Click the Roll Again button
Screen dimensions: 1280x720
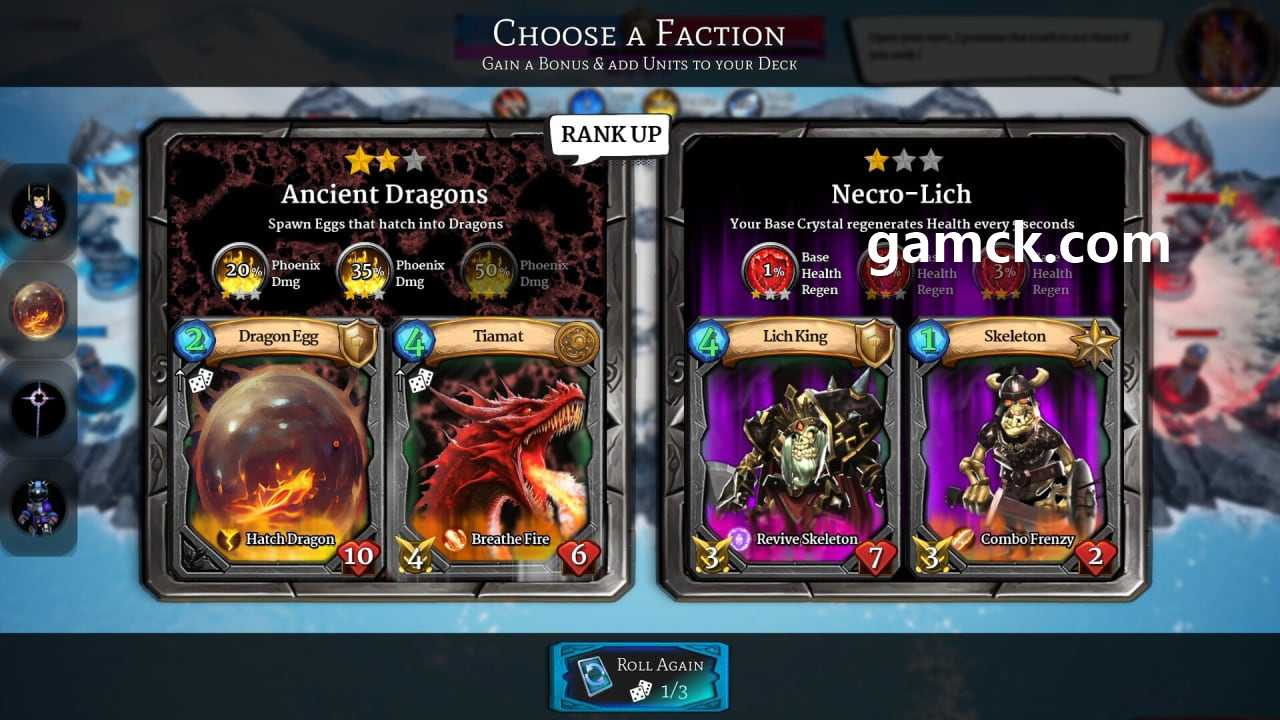point(639,677)
